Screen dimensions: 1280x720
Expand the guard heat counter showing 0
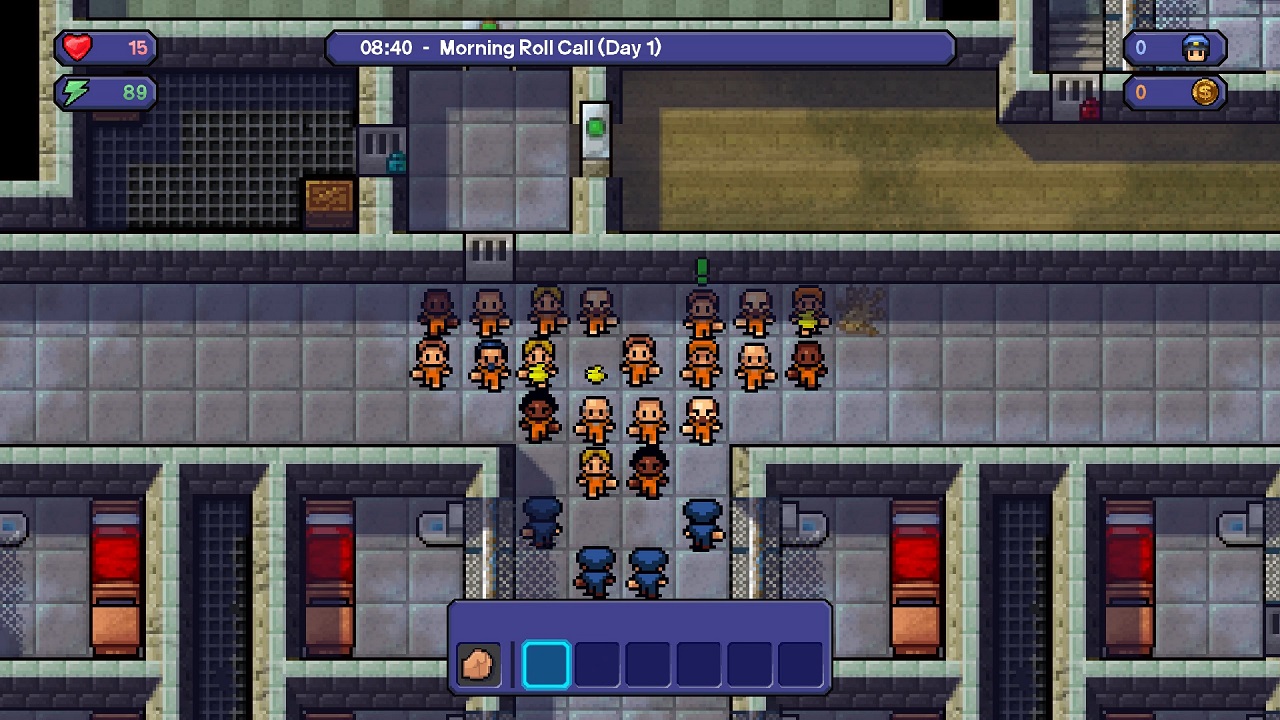(x=1141, y=47)
